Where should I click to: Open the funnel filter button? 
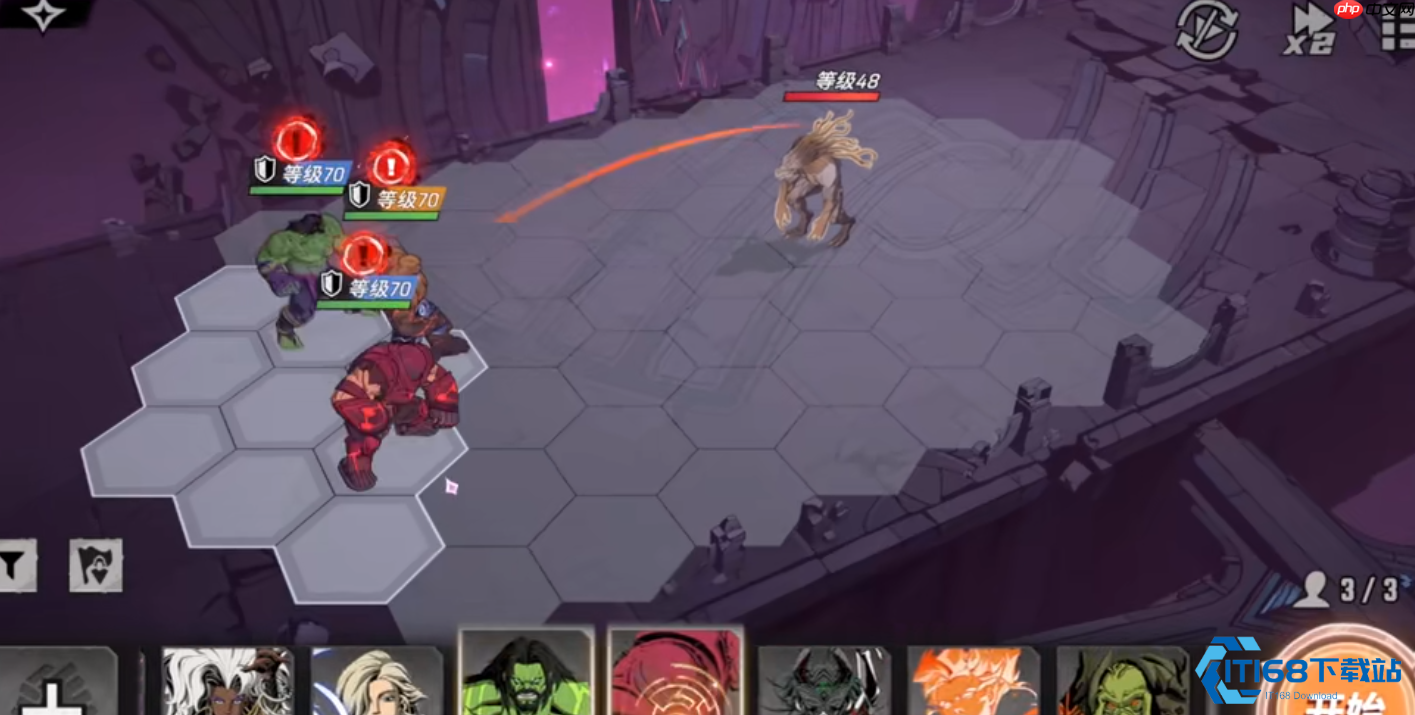tap(15, 565)
